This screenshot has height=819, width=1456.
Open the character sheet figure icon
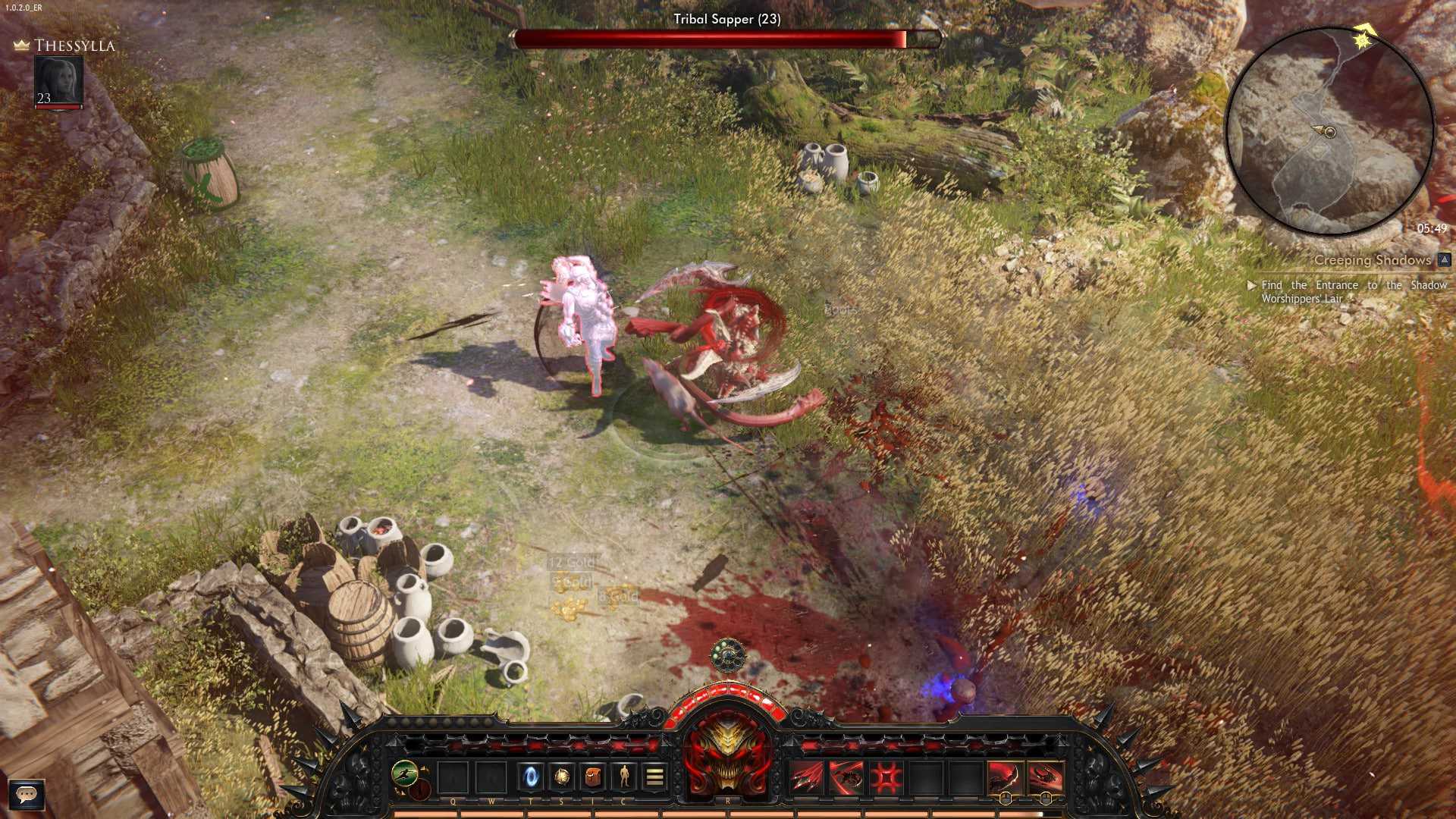tap(624, 777)
